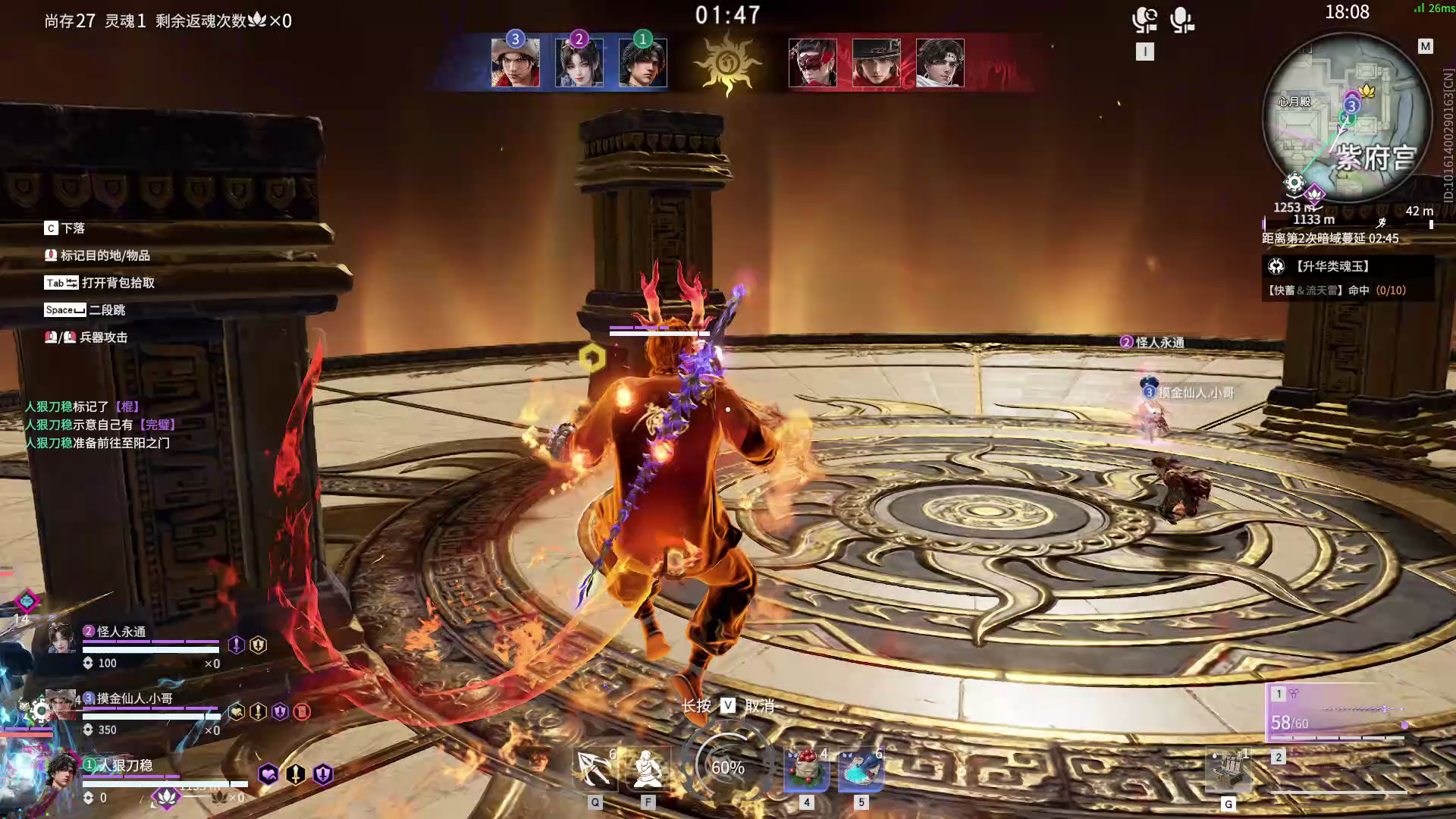Screen dimensions: 1456x819
Task: Click the red-masked enemy hero portrait
Action: point(813,63)
